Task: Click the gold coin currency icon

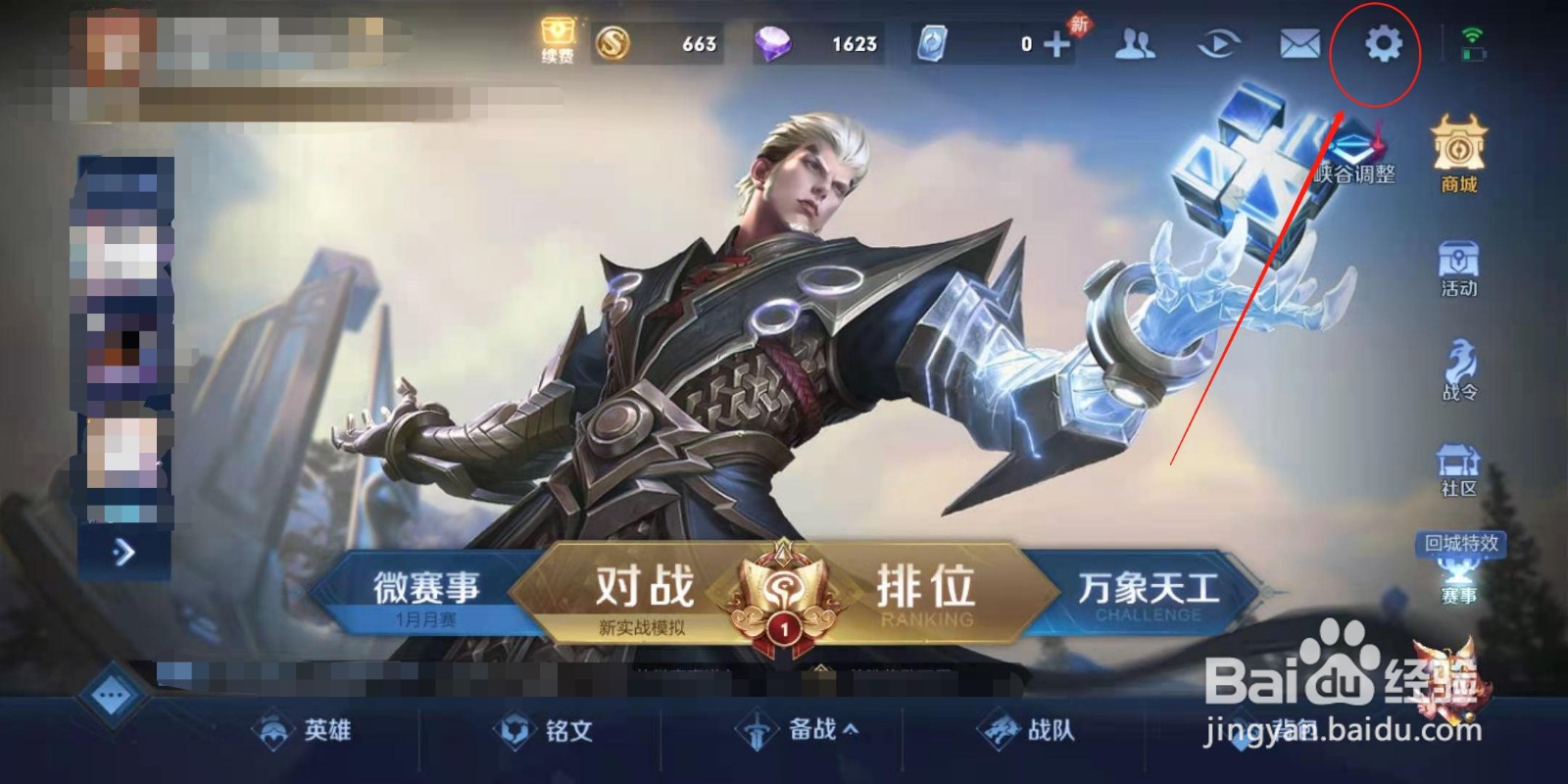Action: (612, 45)
